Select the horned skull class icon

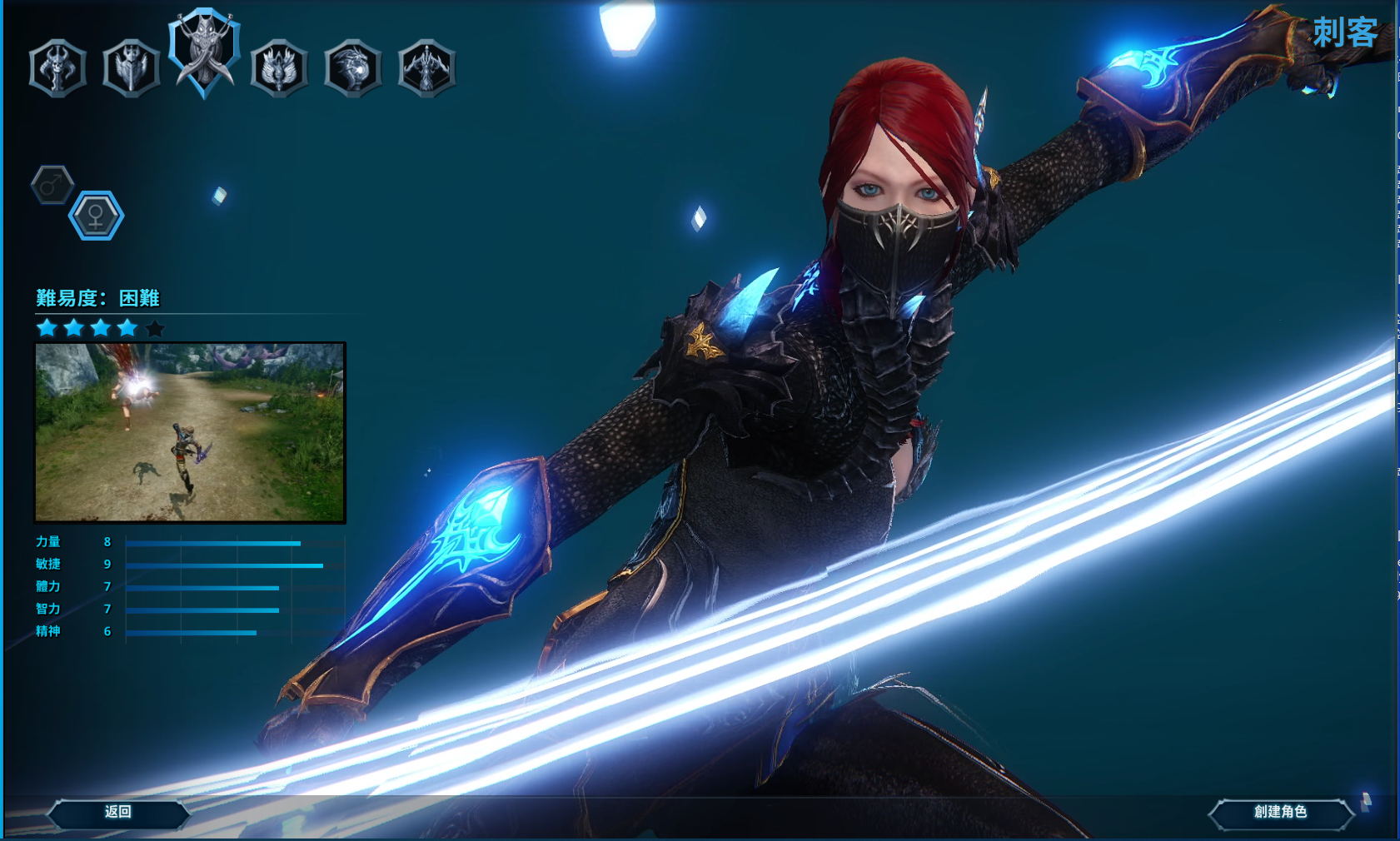[x=57, y=67]
